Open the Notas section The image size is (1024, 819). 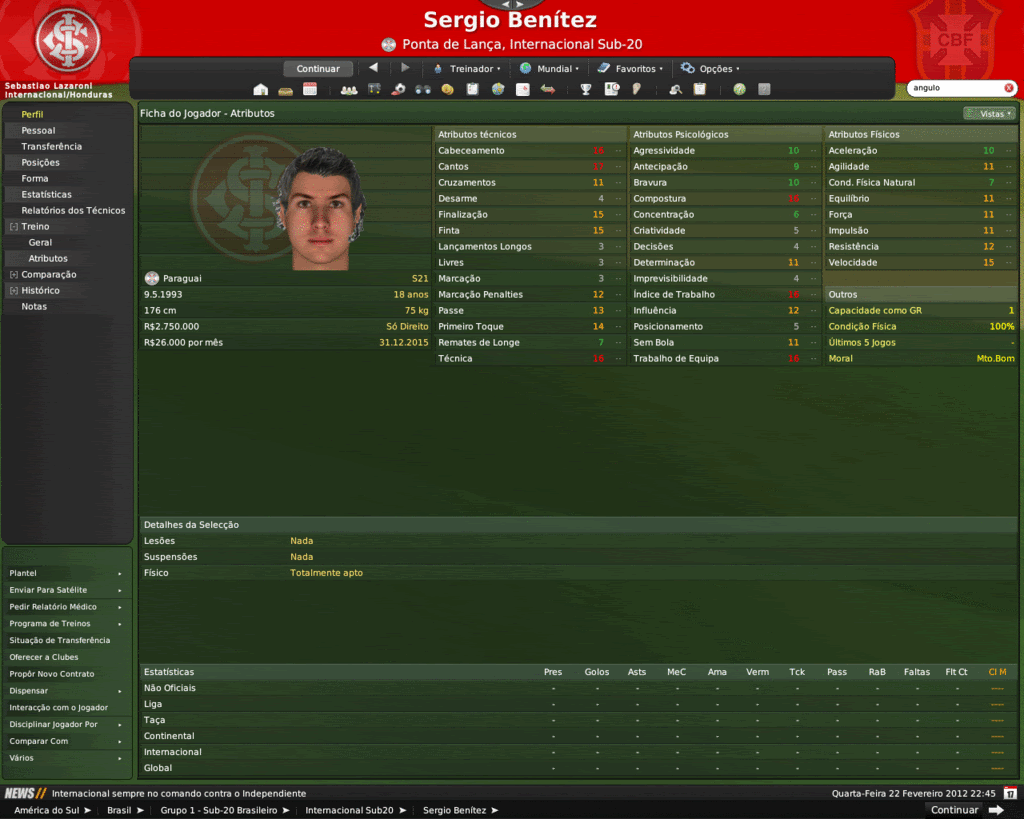tap(34, 307)
